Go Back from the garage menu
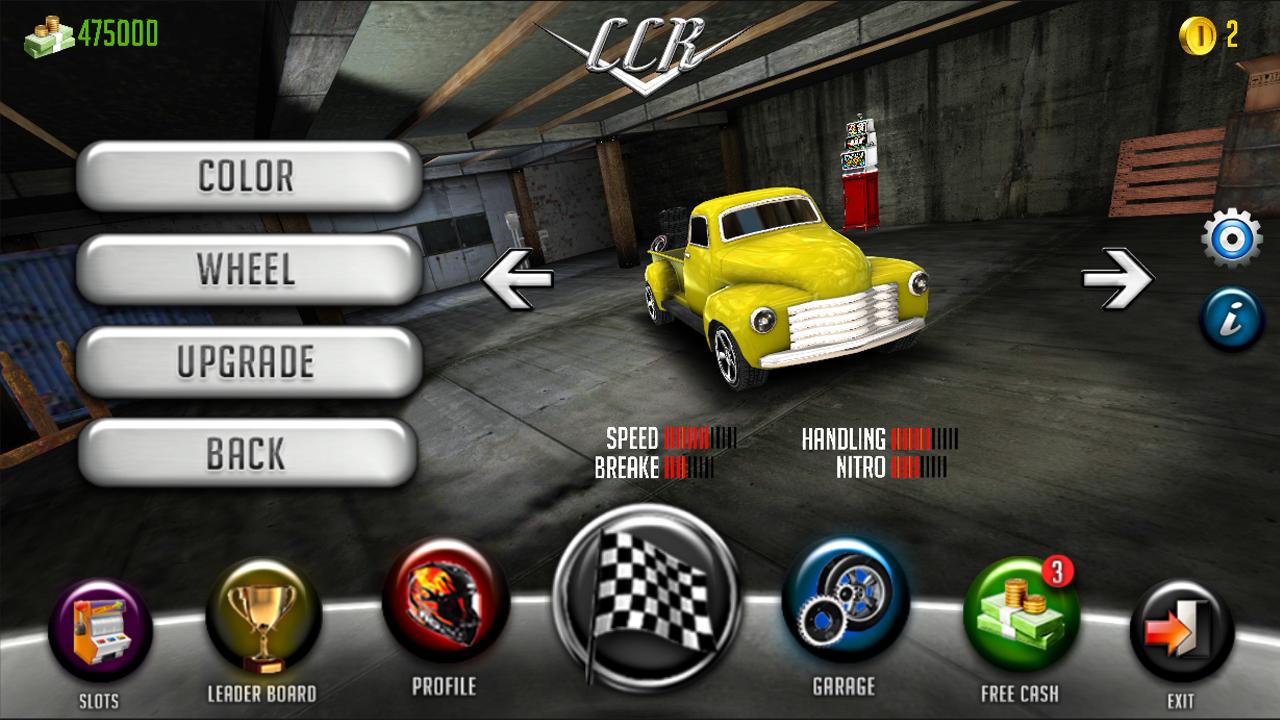Image resolution: width=1280 pixels, height=720 pixels. 247,453
